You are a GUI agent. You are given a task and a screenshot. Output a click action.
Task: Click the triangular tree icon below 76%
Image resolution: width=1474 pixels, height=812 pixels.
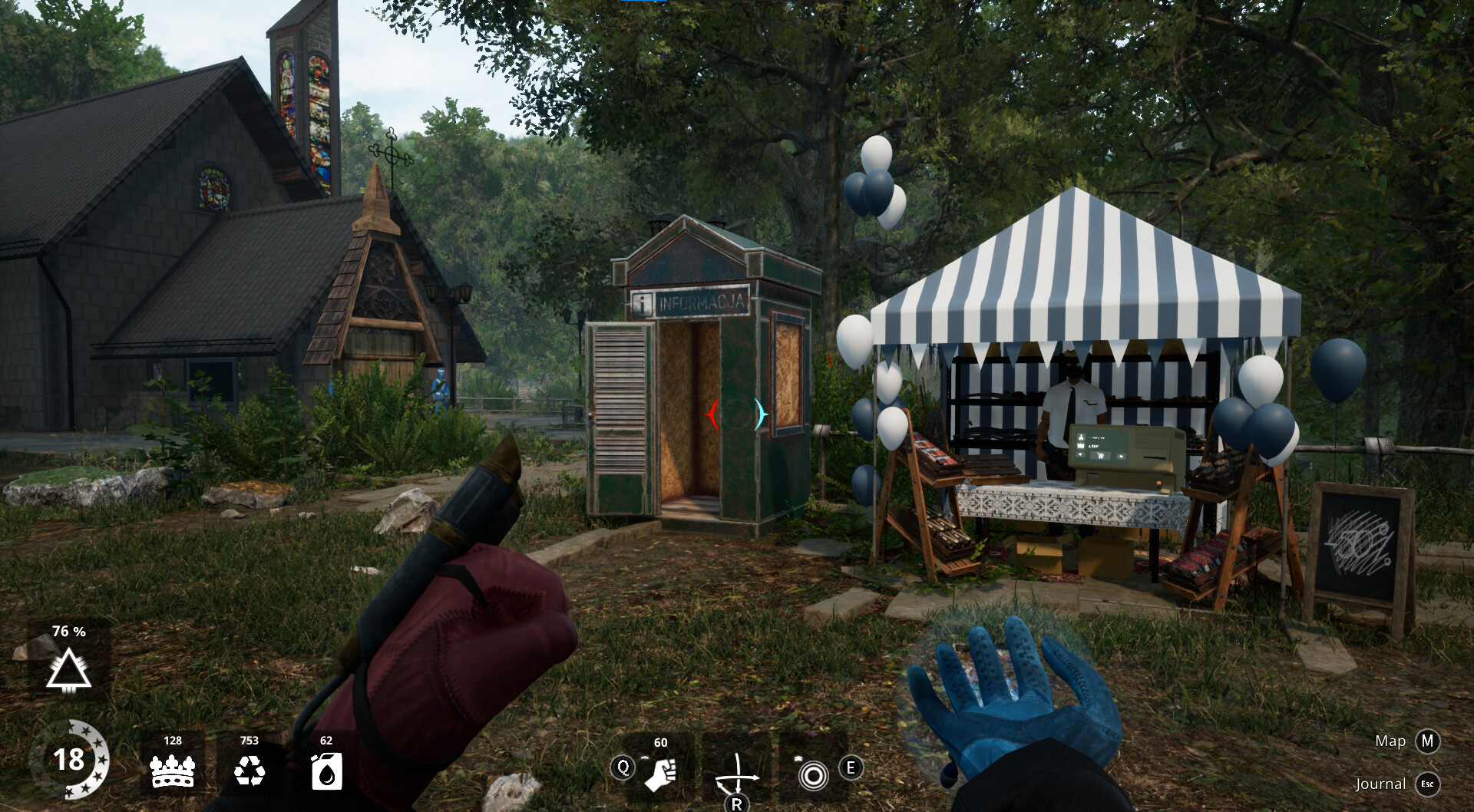click(x=69, y=670)
